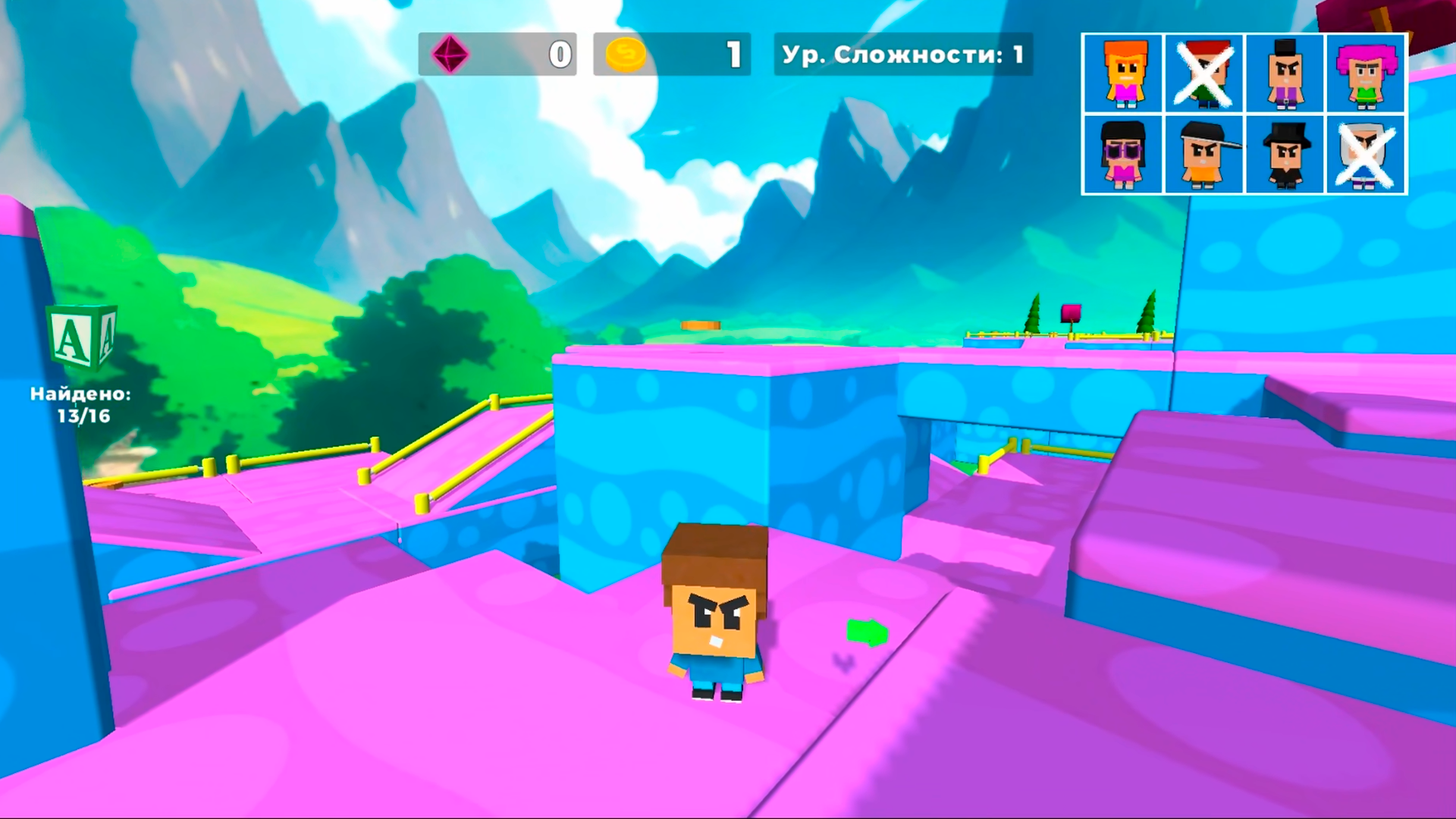Select the boy in purple overalls portrait

coord(1286,74)
